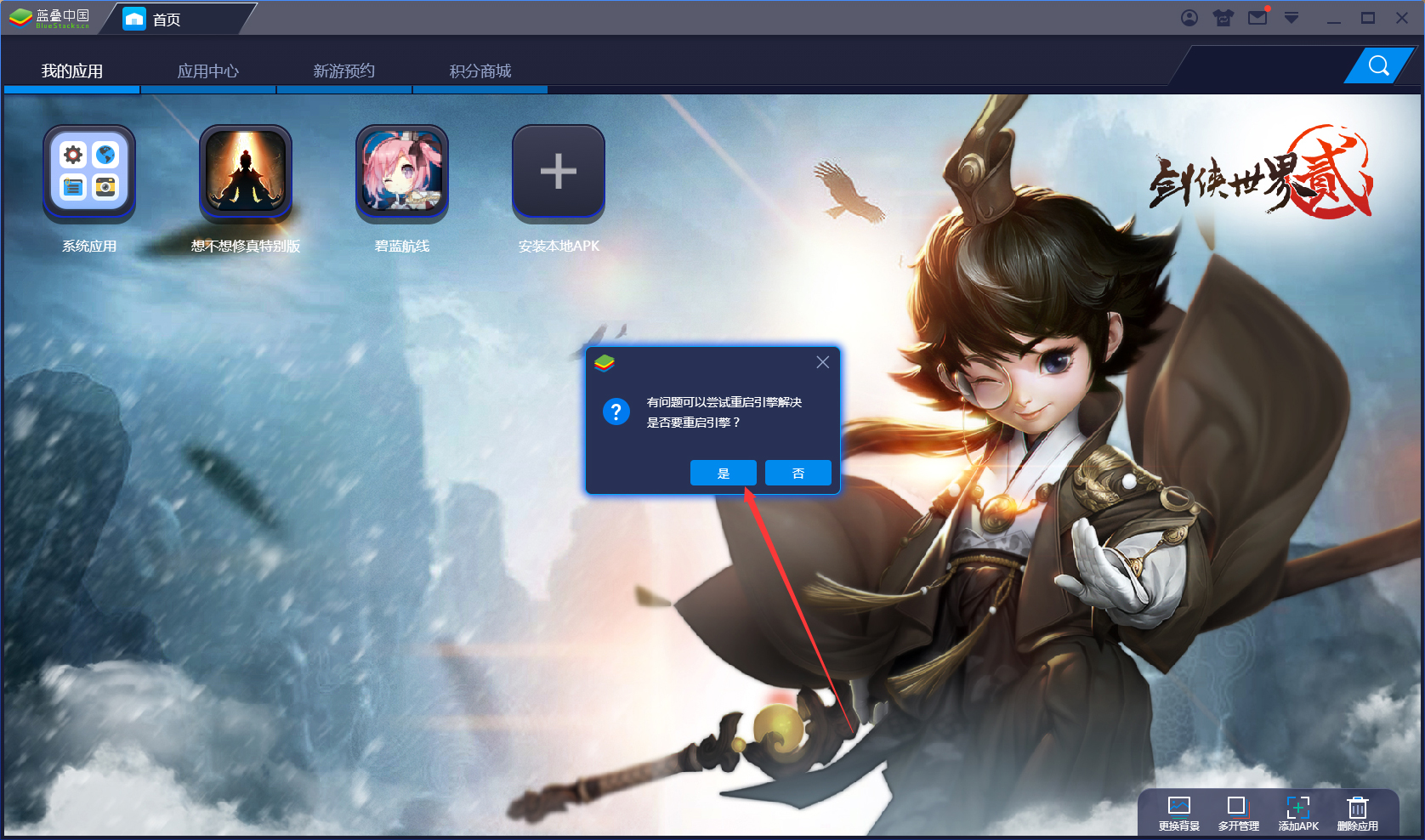Open the 添加APK tool in bottom toolbar
This screenshot has width=1425, height=840.
coord(1298,812)
